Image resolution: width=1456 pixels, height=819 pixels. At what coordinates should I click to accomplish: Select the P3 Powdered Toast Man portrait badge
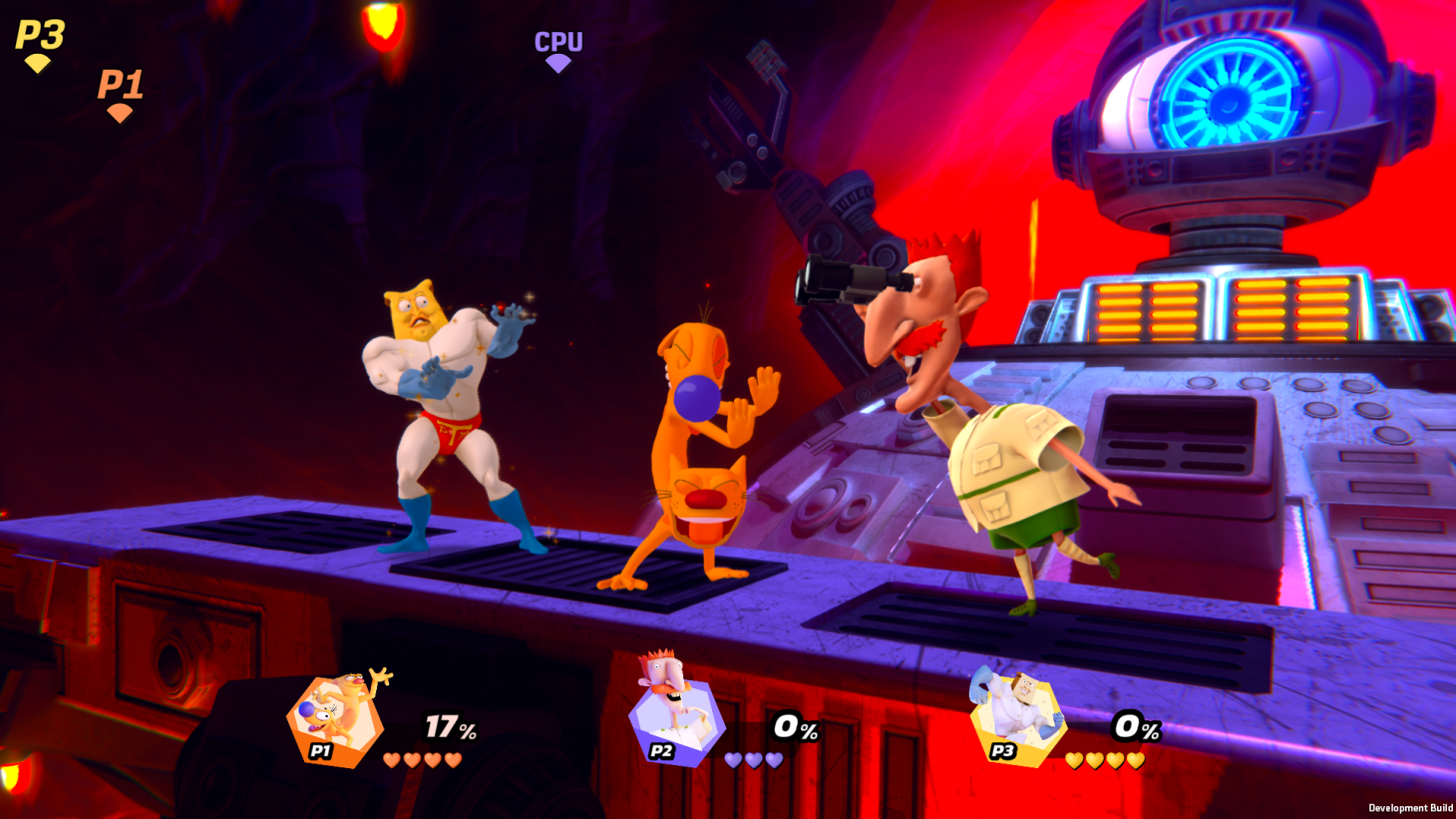tap(1017, 720)
